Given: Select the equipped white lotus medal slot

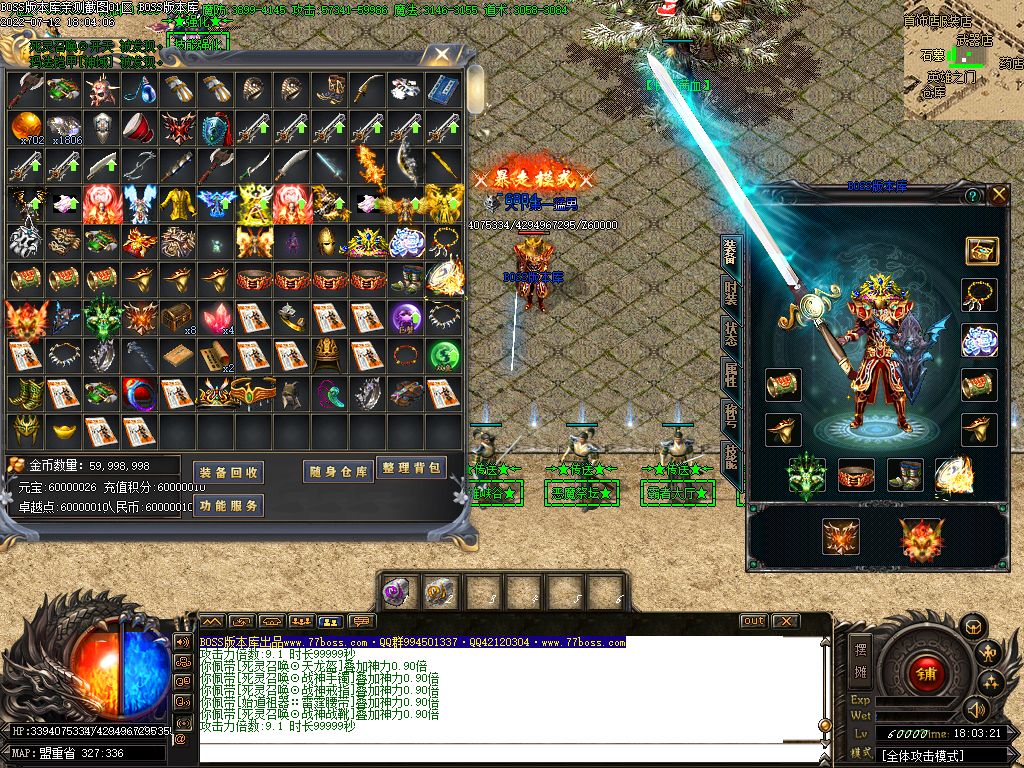Looking at the screenshot, I should click(980, 340).
